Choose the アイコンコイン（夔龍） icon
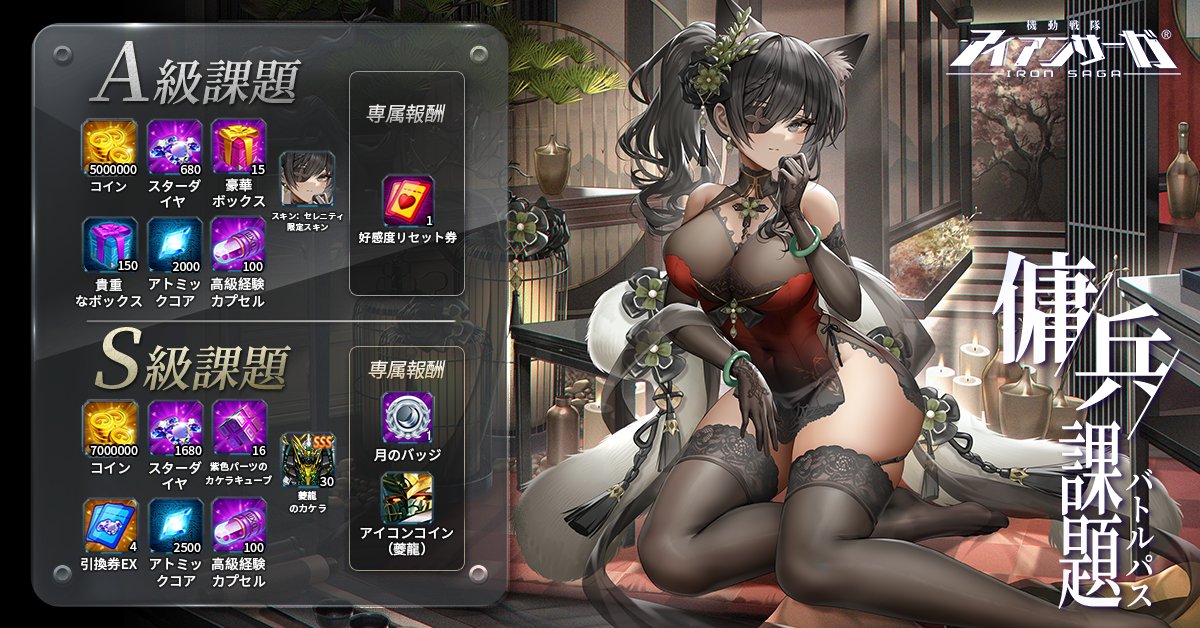This screenshot has height=628, width=1200. pyautogui.click(x=406, y=497)
